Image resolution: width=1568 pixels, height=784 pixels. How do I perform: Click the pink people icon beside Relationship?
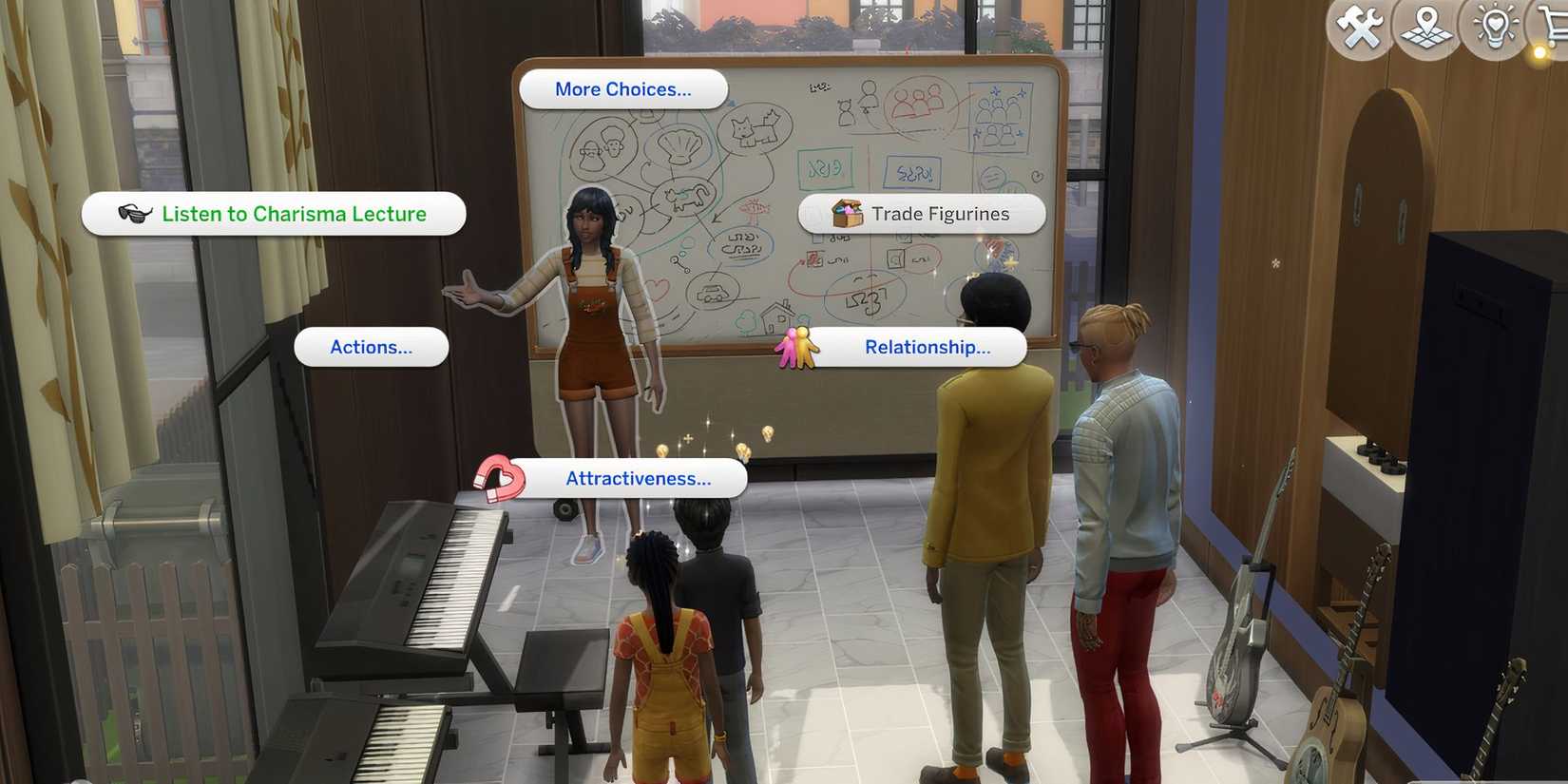pos(798,348)
